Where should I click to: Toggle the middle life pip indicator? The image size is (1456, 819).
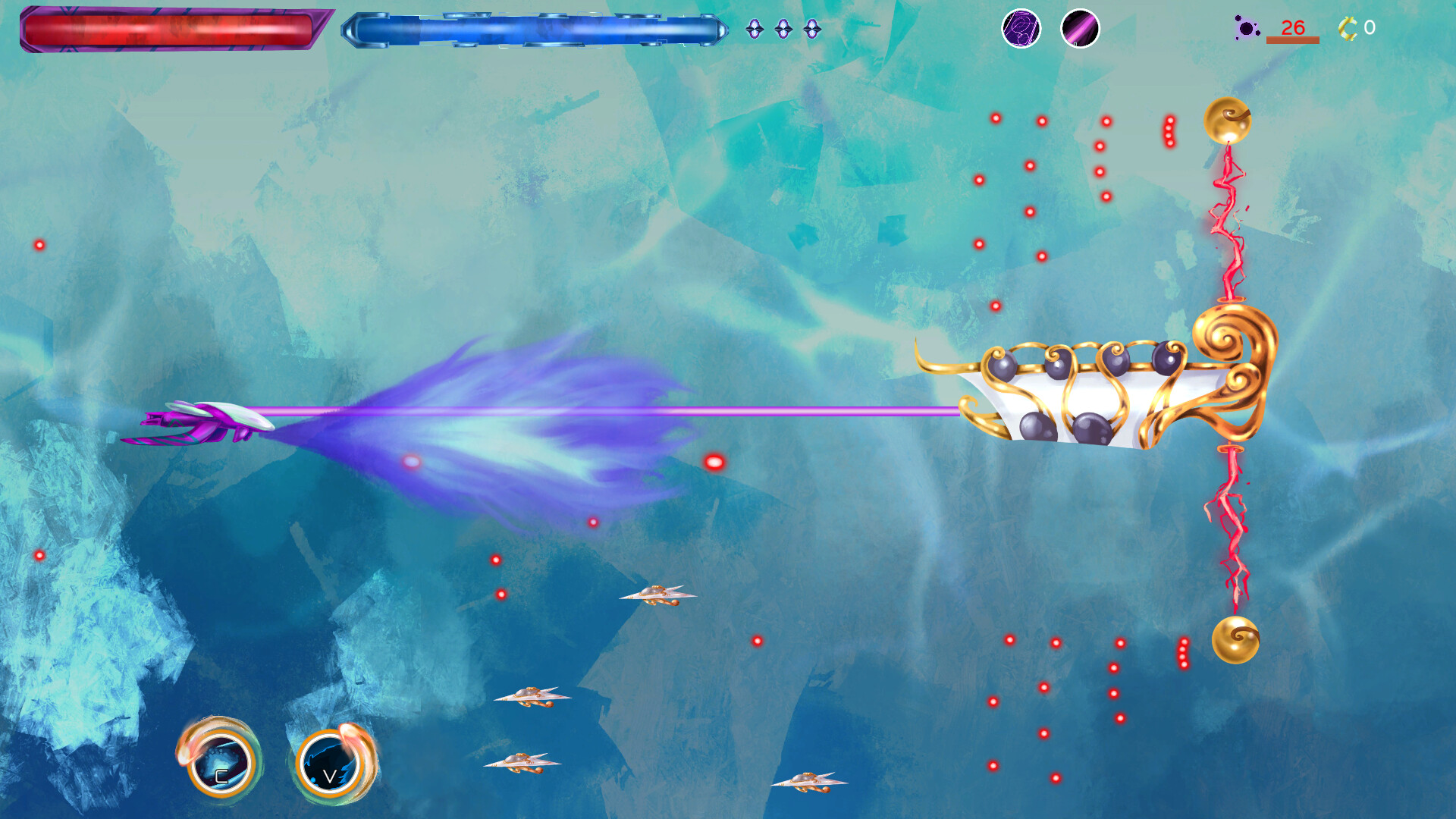point(783,29)
